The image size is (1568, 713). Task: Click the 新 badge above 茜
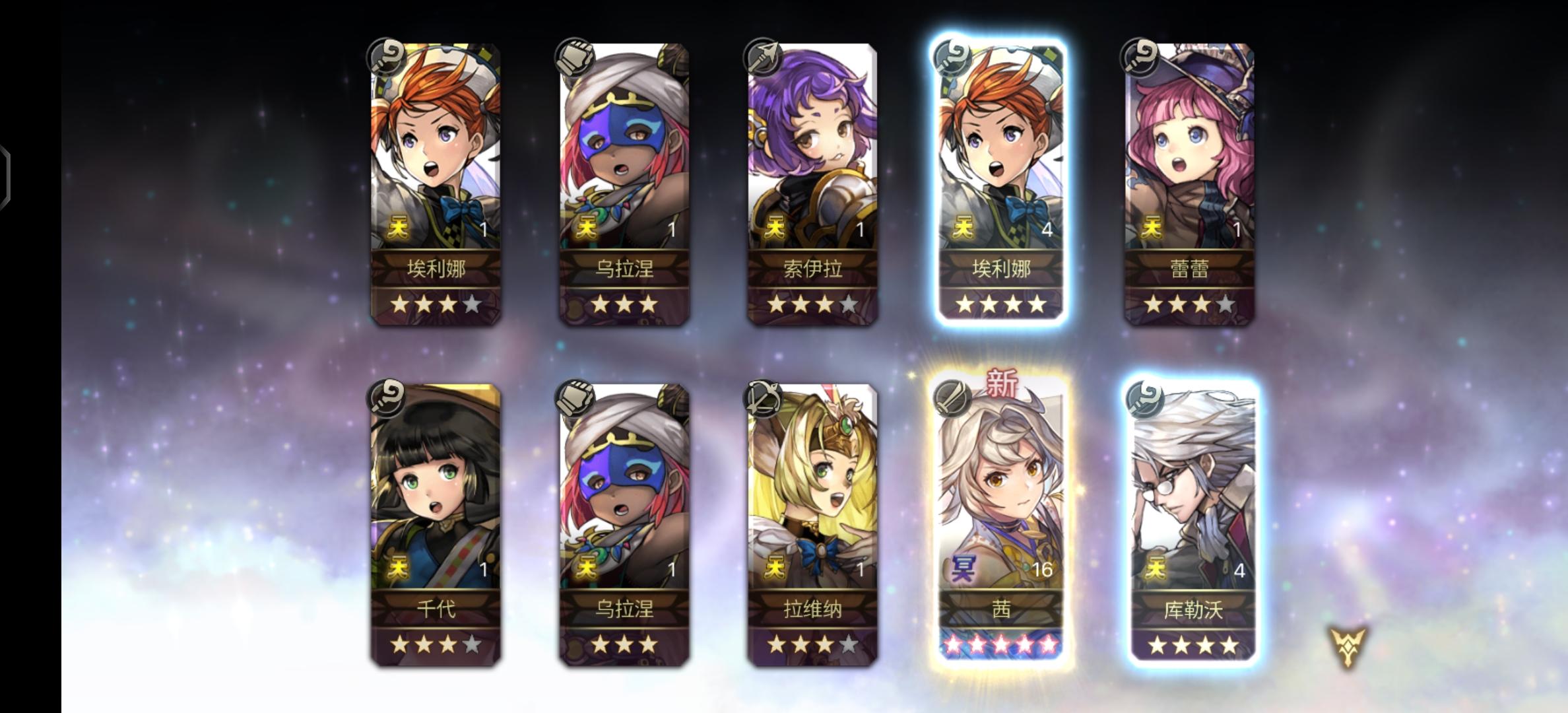[x=1000, y=390]
